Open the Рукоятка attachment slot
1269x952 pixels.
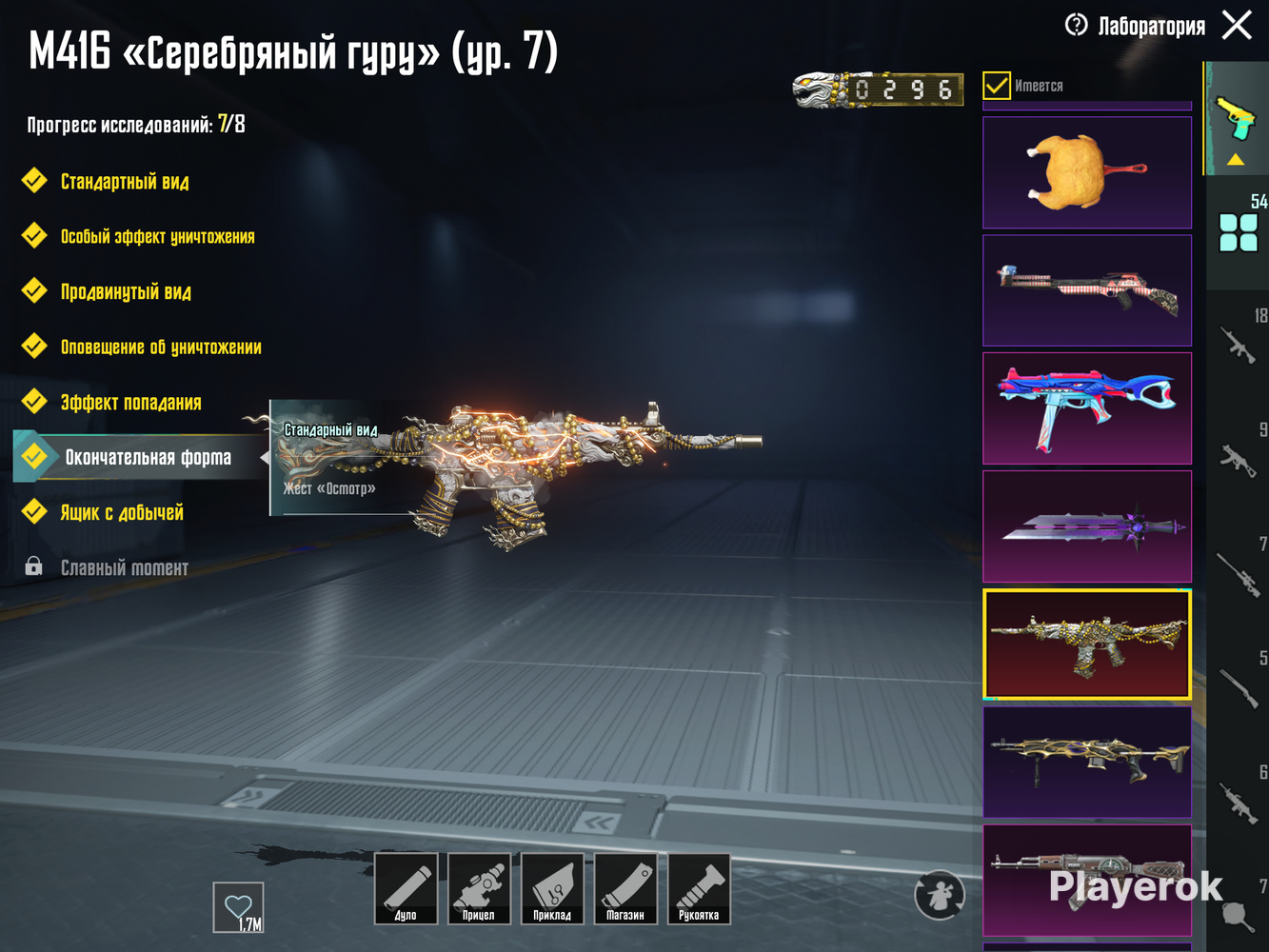coord(699,889)
